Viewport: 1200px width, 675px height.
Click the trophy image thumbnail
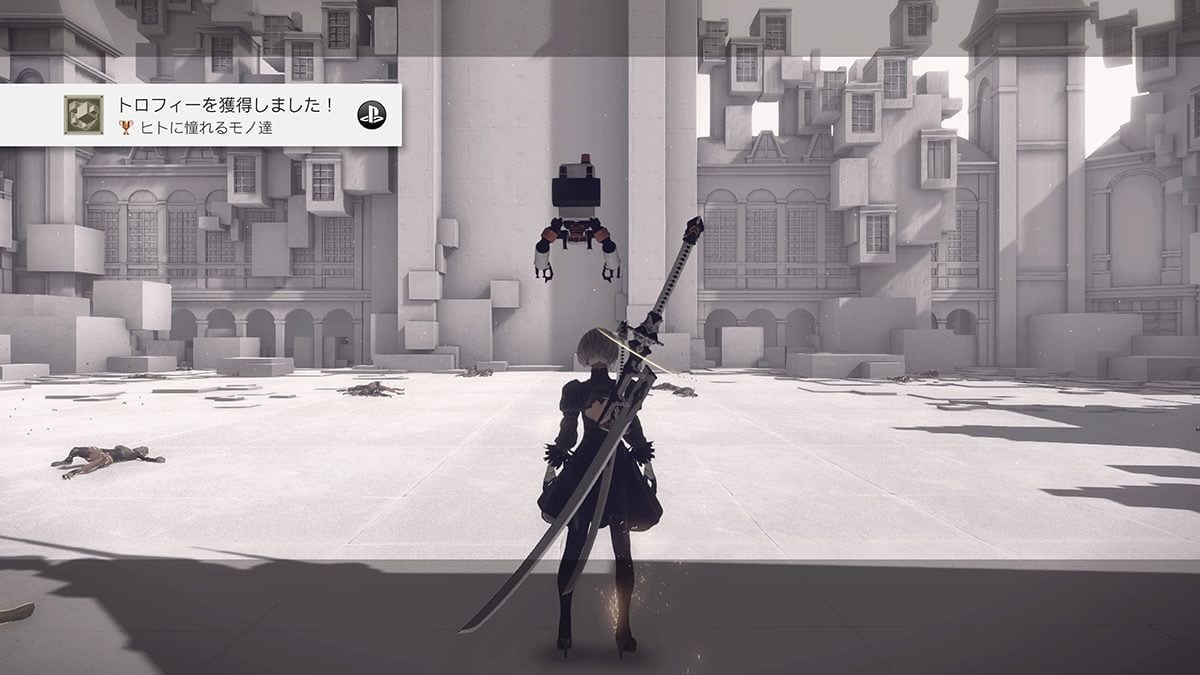(83, 114)
